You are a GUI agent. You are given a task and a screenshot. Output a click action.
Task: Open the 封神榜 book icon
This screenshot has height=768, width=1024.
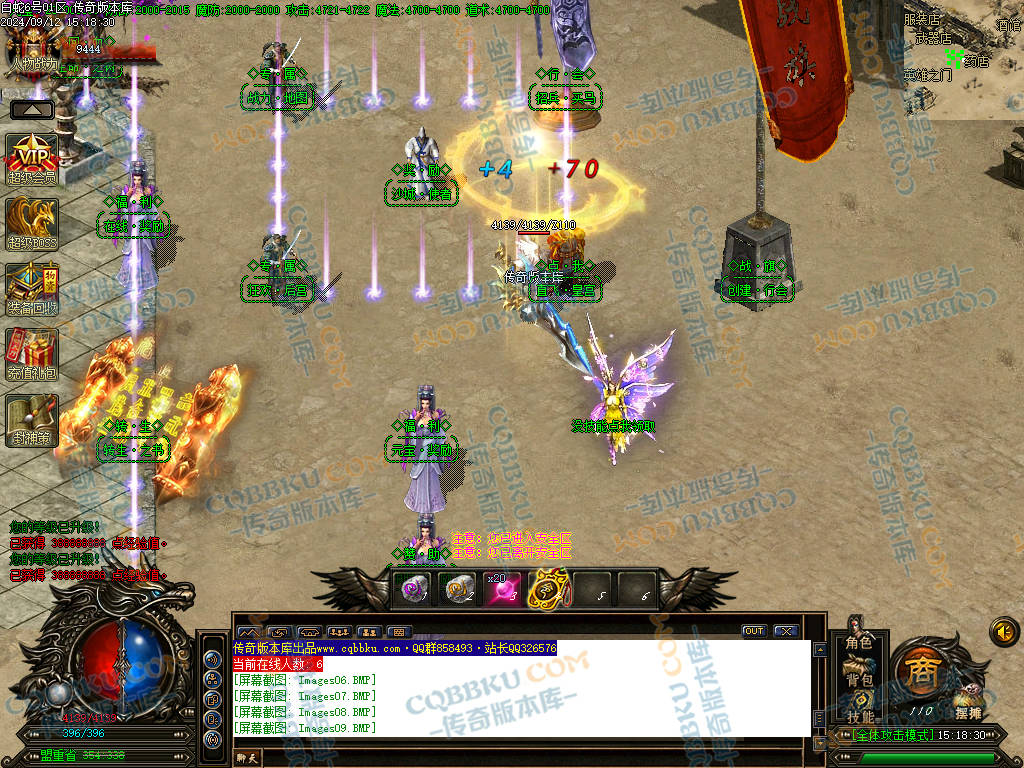click(x=32, y=417)
